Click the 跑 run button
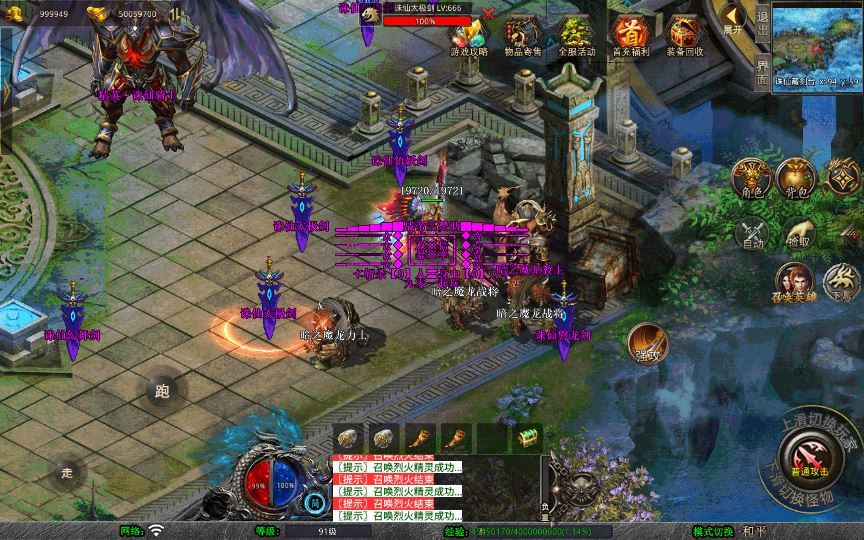 click(x=162, y=392)
